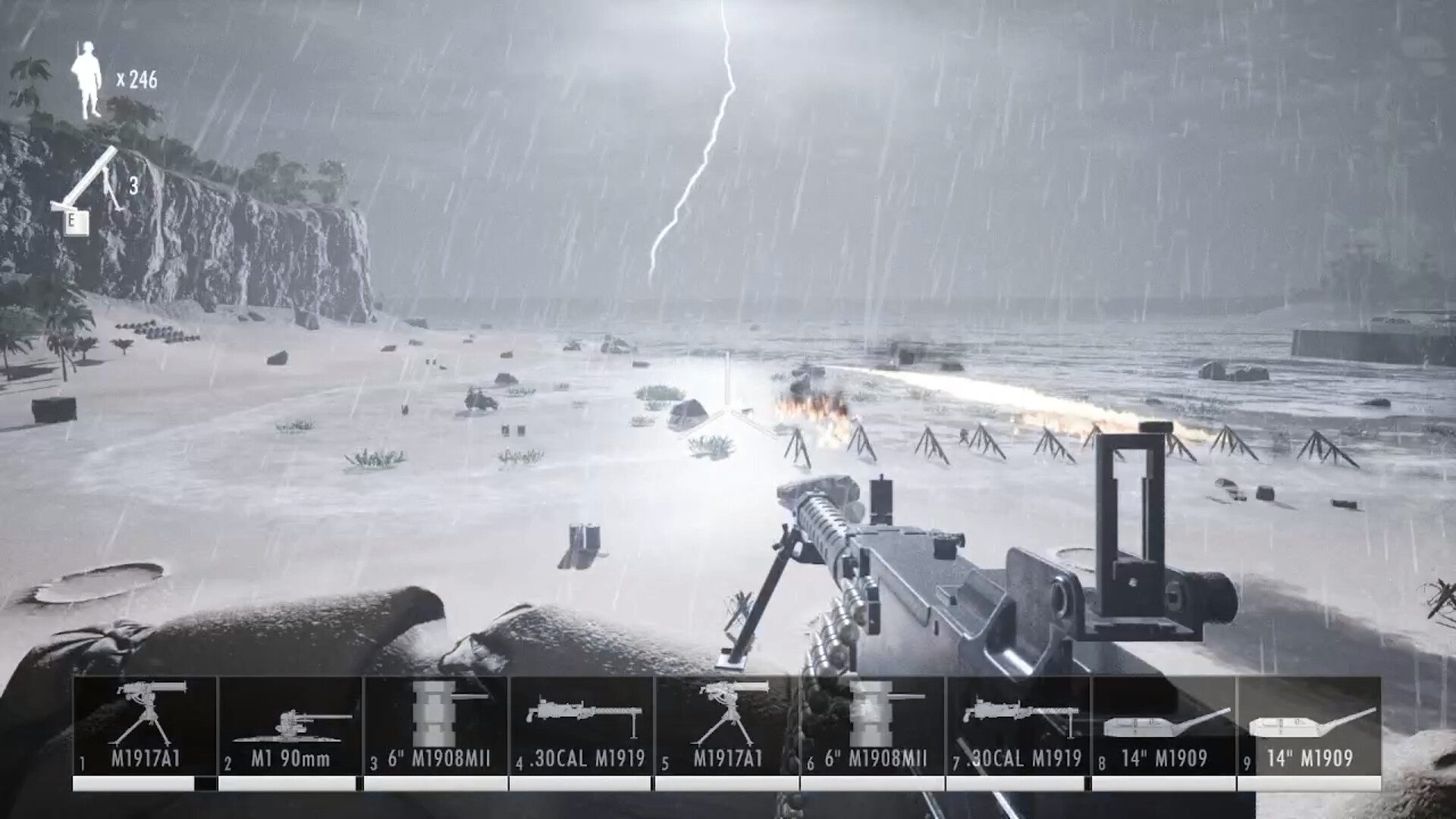
Task: Click the x246 enemy count label
Action: point(139,78)
